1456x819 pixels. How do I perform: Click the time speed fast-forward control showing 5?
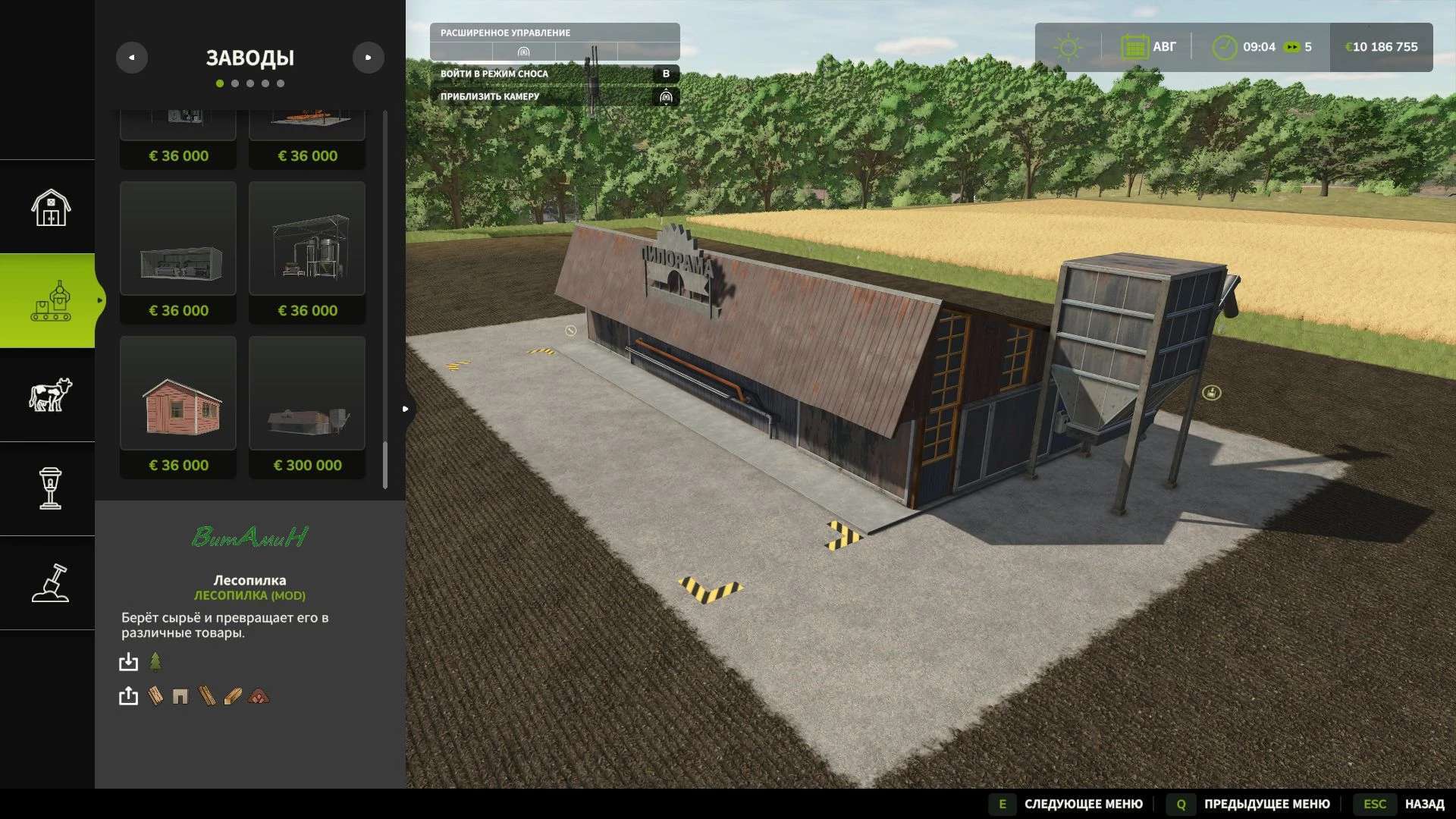(1295, 46)
